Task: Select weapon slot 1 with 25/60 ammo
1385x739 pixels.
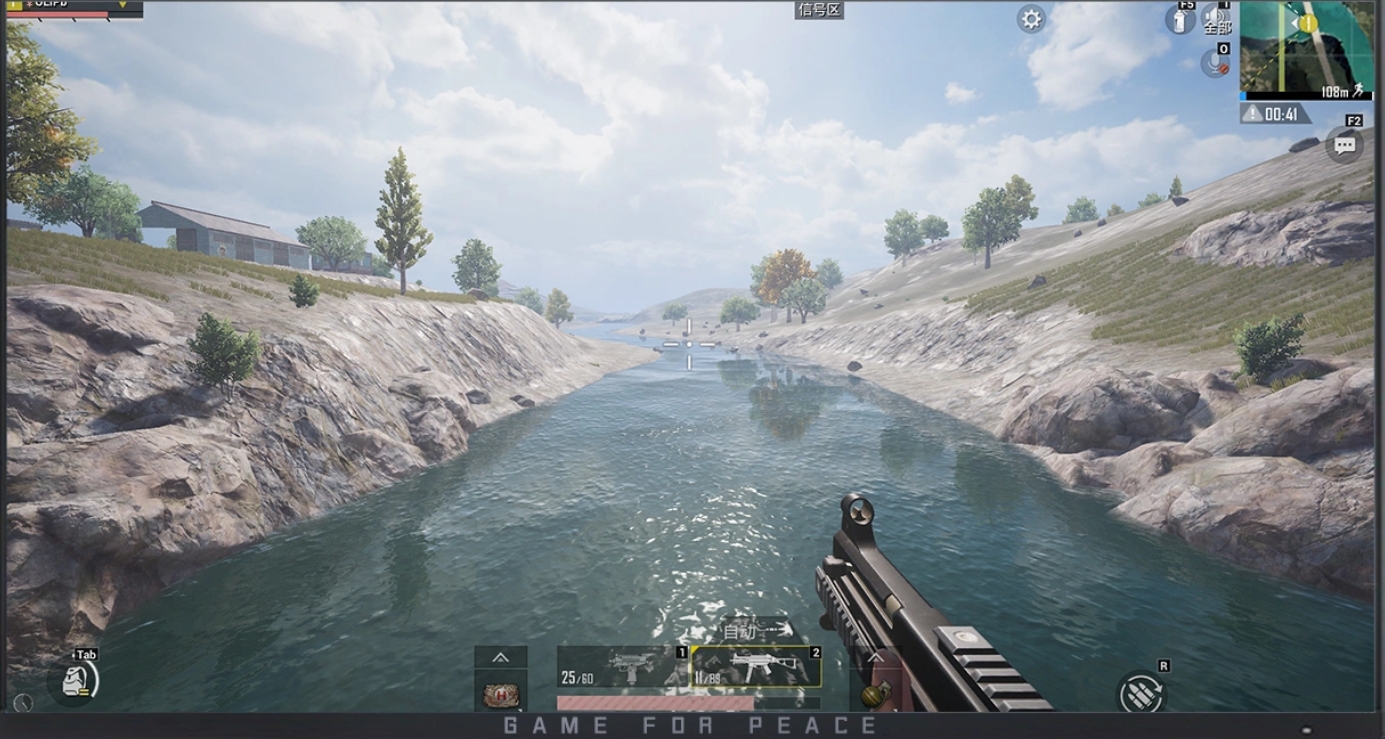Action: coord(622,667)
